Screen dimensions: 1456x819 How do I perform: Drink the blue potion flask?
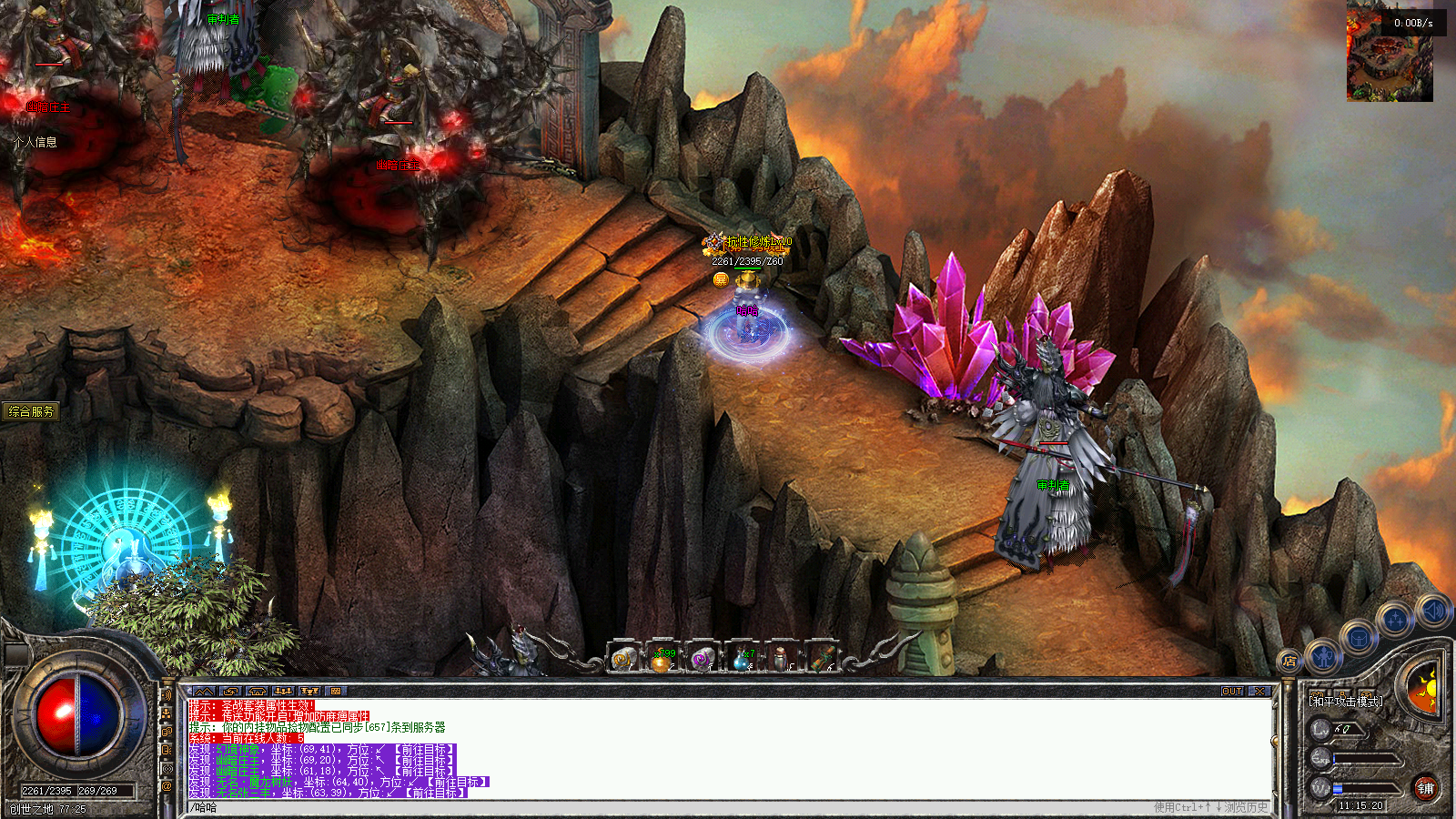tap(741, 659)
